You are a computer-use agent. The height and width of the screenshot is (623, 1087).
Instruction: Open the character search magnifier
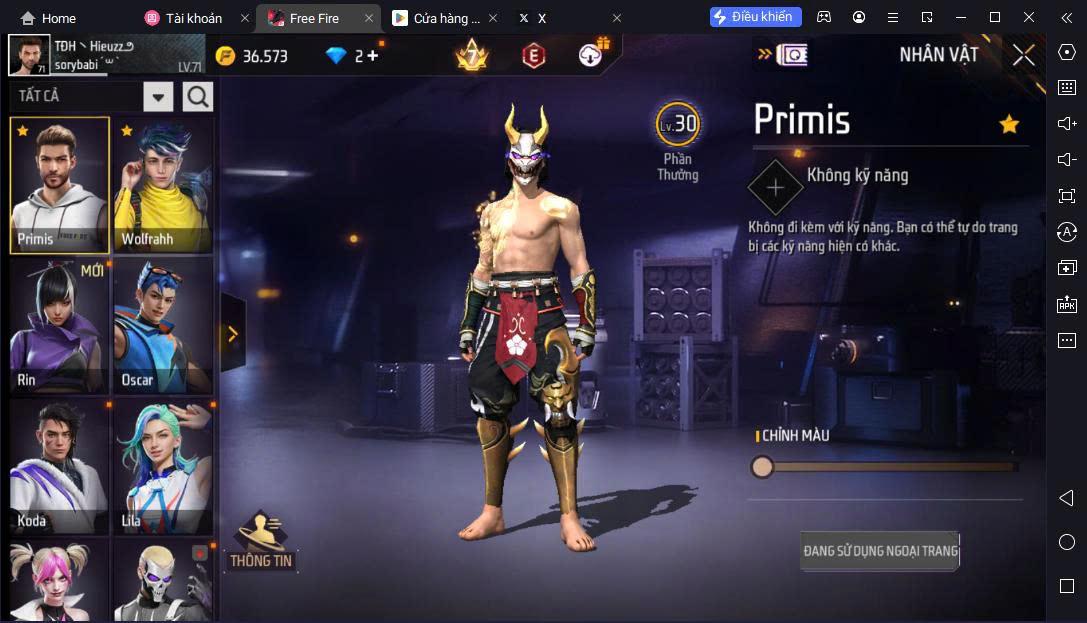[198, 97]
